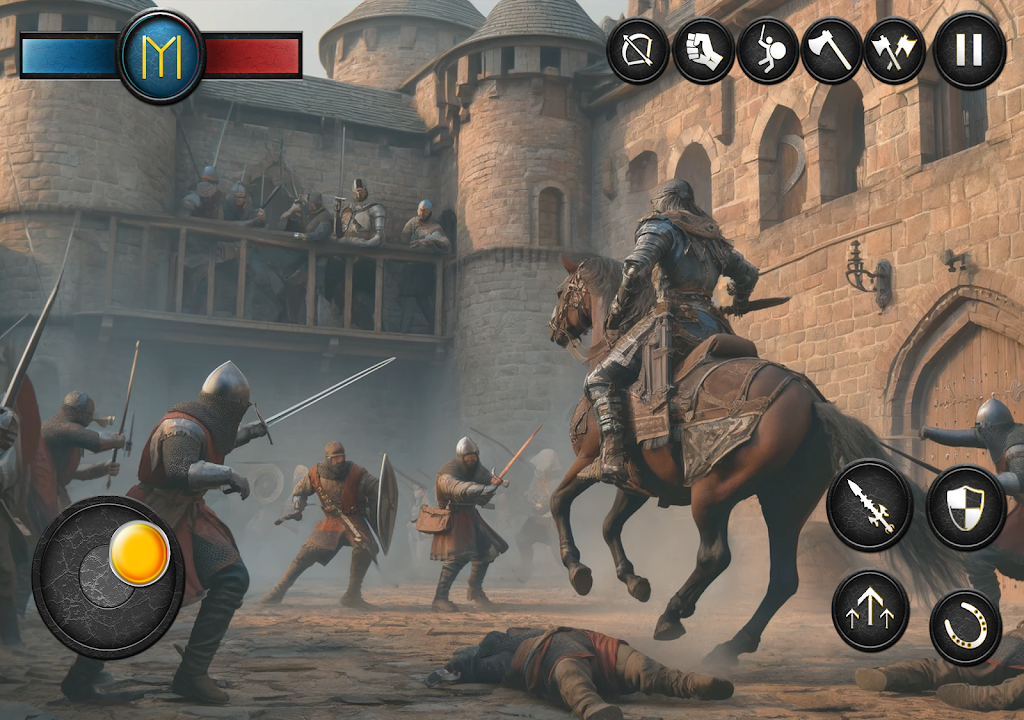Select the bow and arrow weapon
This screenshot has height=720, width=1024.
[638, 51]
